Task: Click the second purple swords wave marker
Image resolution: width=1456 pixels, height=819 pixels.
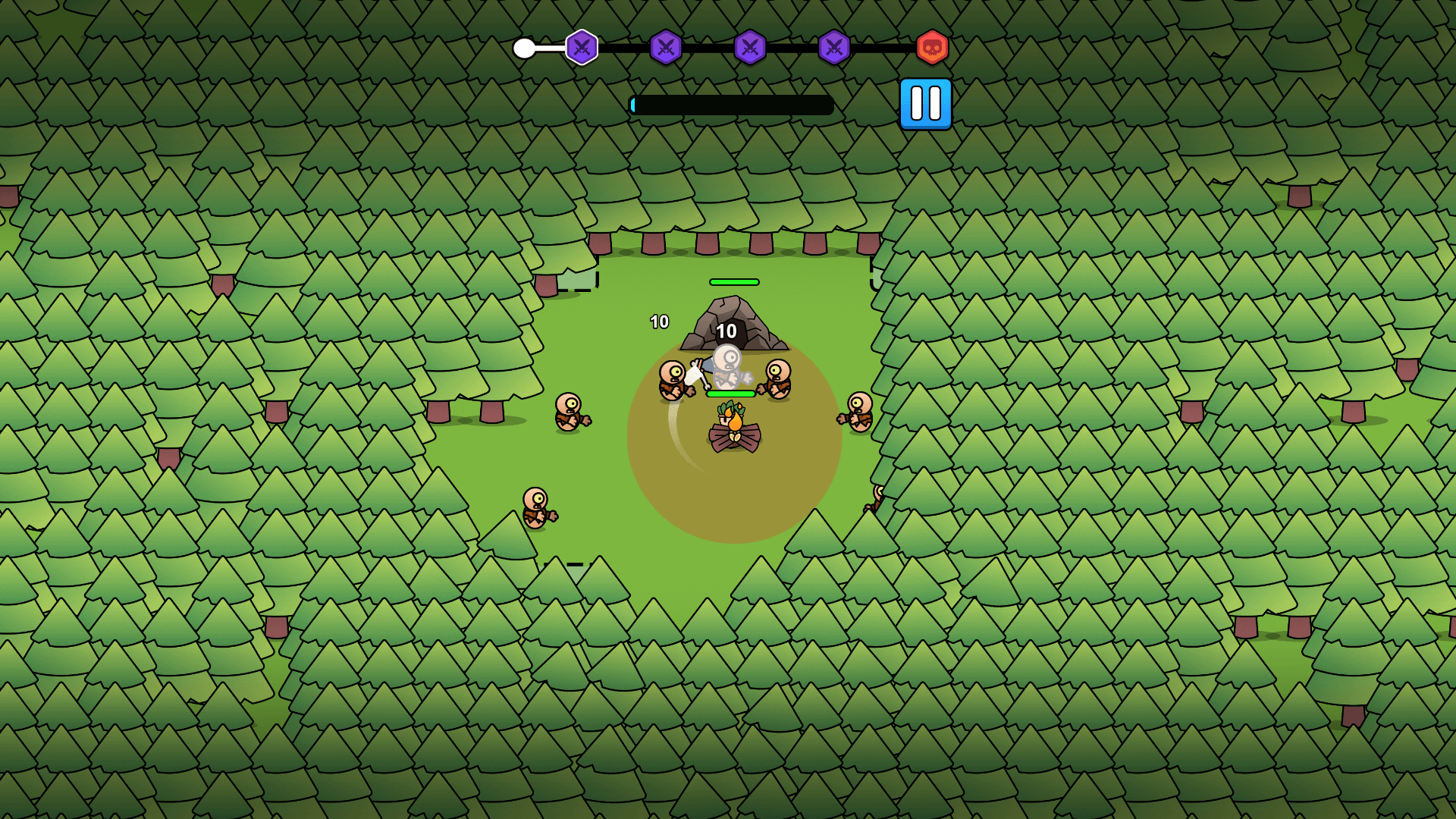Action: [x=665, y=48]
